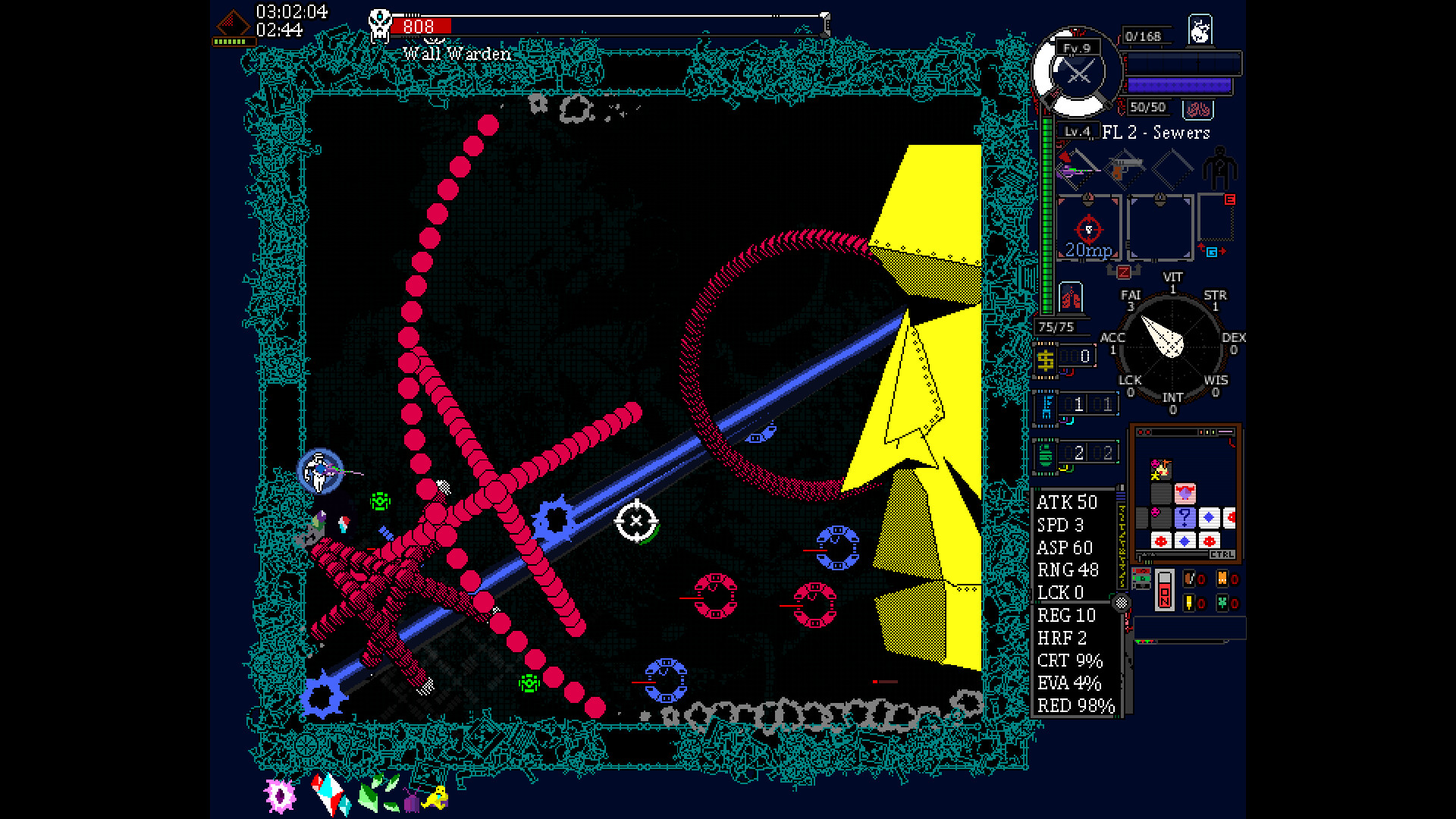1456x819 pixels.
Task: Flip the red ON lever switch
Action: coord(1165,589)
